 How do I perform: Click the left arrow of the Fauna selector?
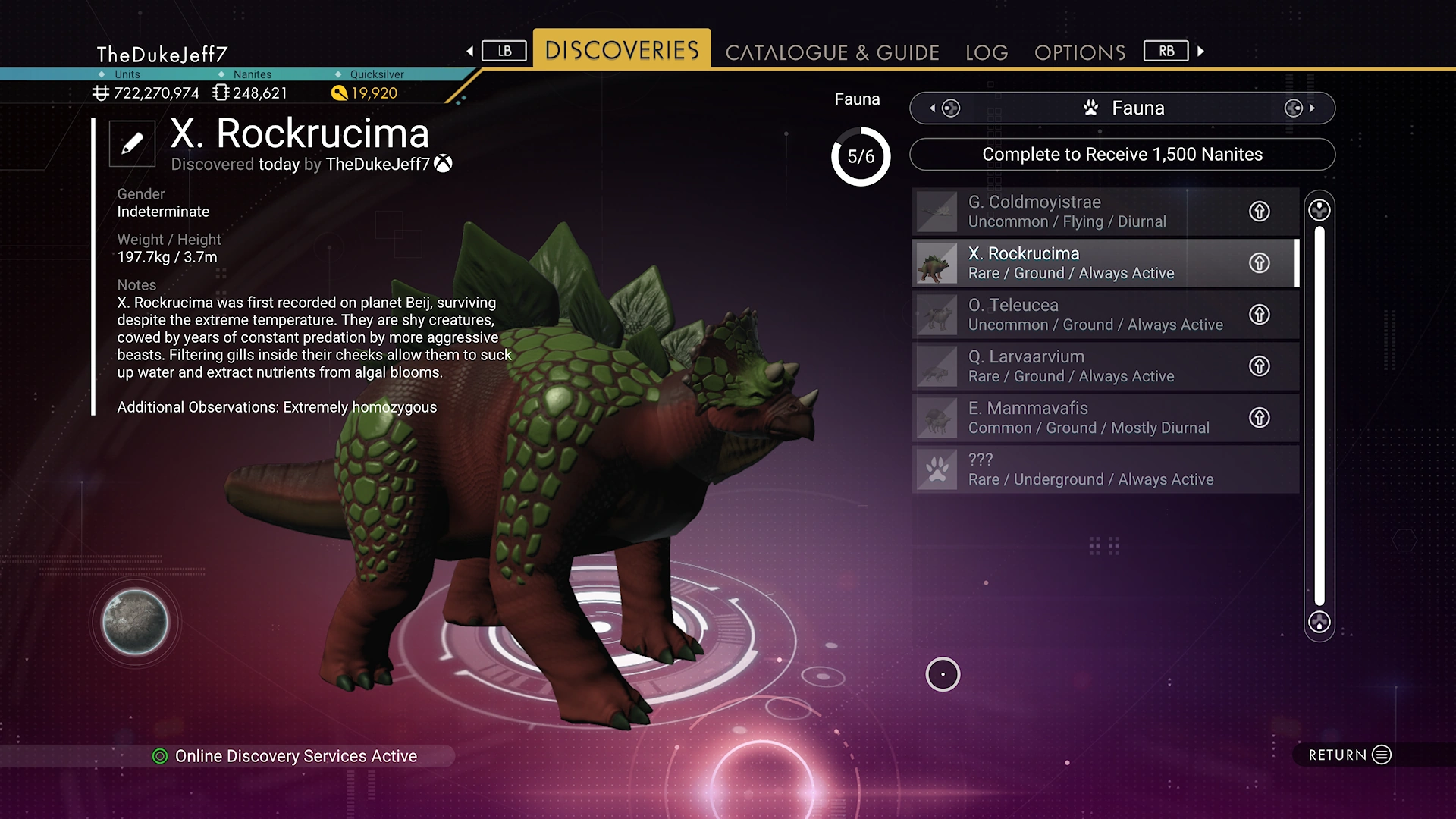[933, 108]
